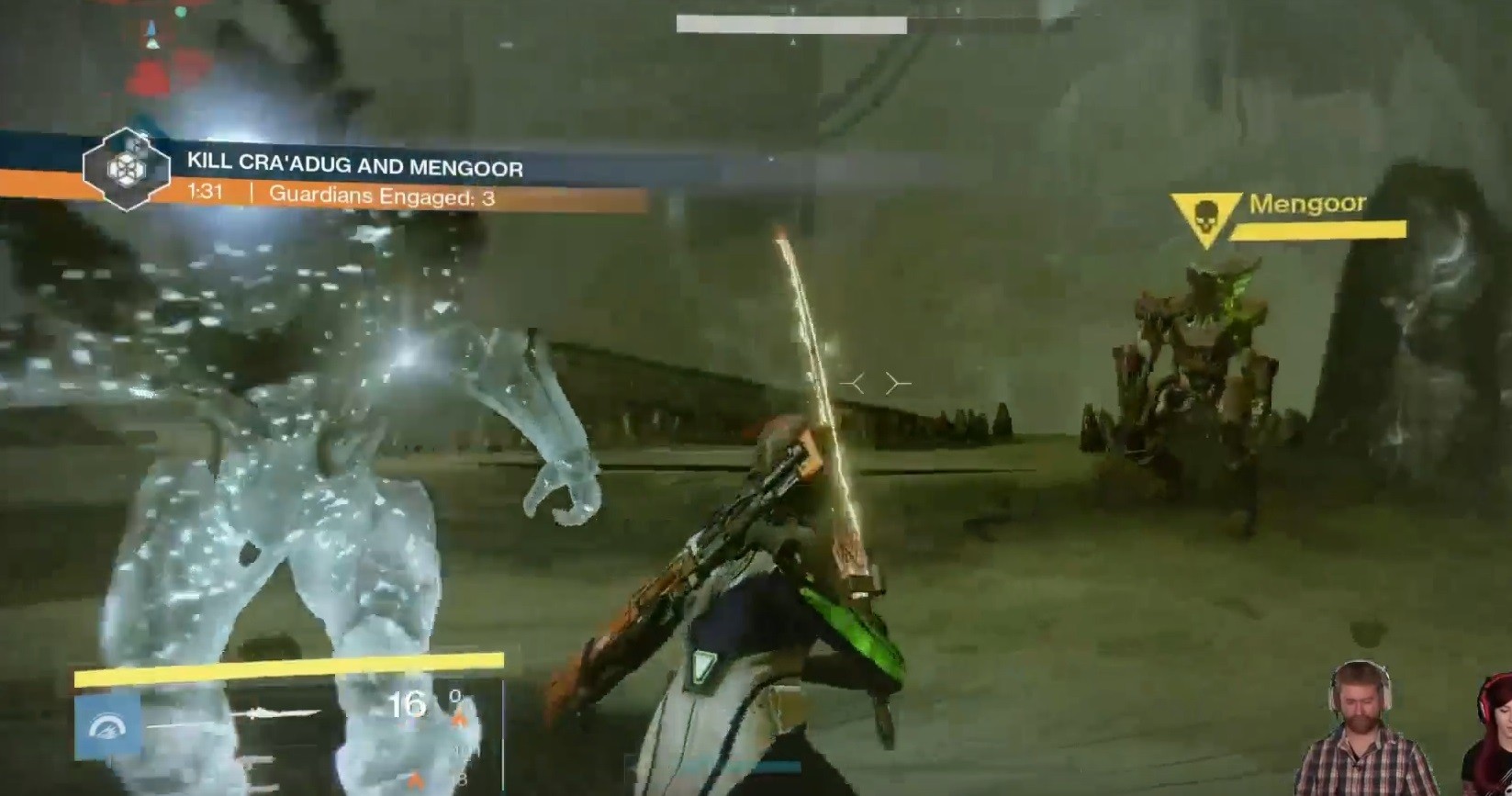
Task: Click the red radar in the corner
Action: pyautogui.click(x=167, y=57)
